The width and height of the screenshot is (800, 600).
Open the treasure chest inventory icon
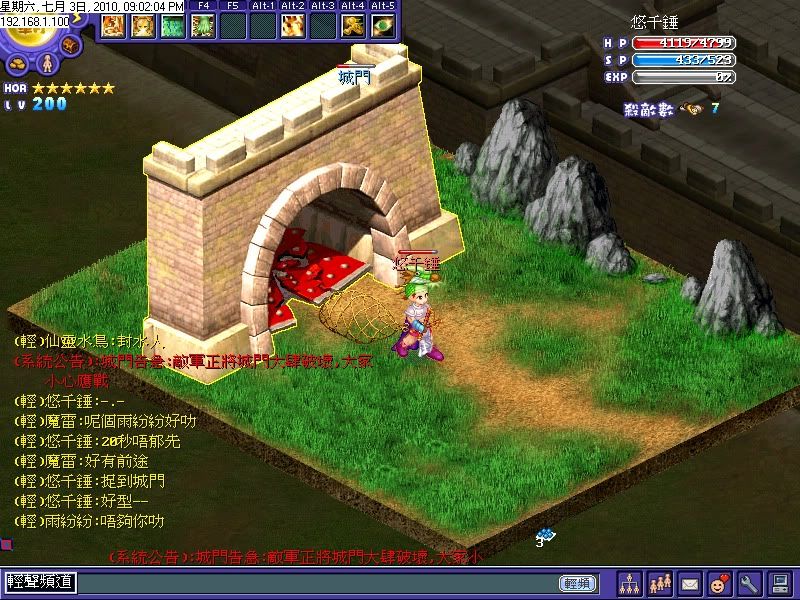click(71, 45)
